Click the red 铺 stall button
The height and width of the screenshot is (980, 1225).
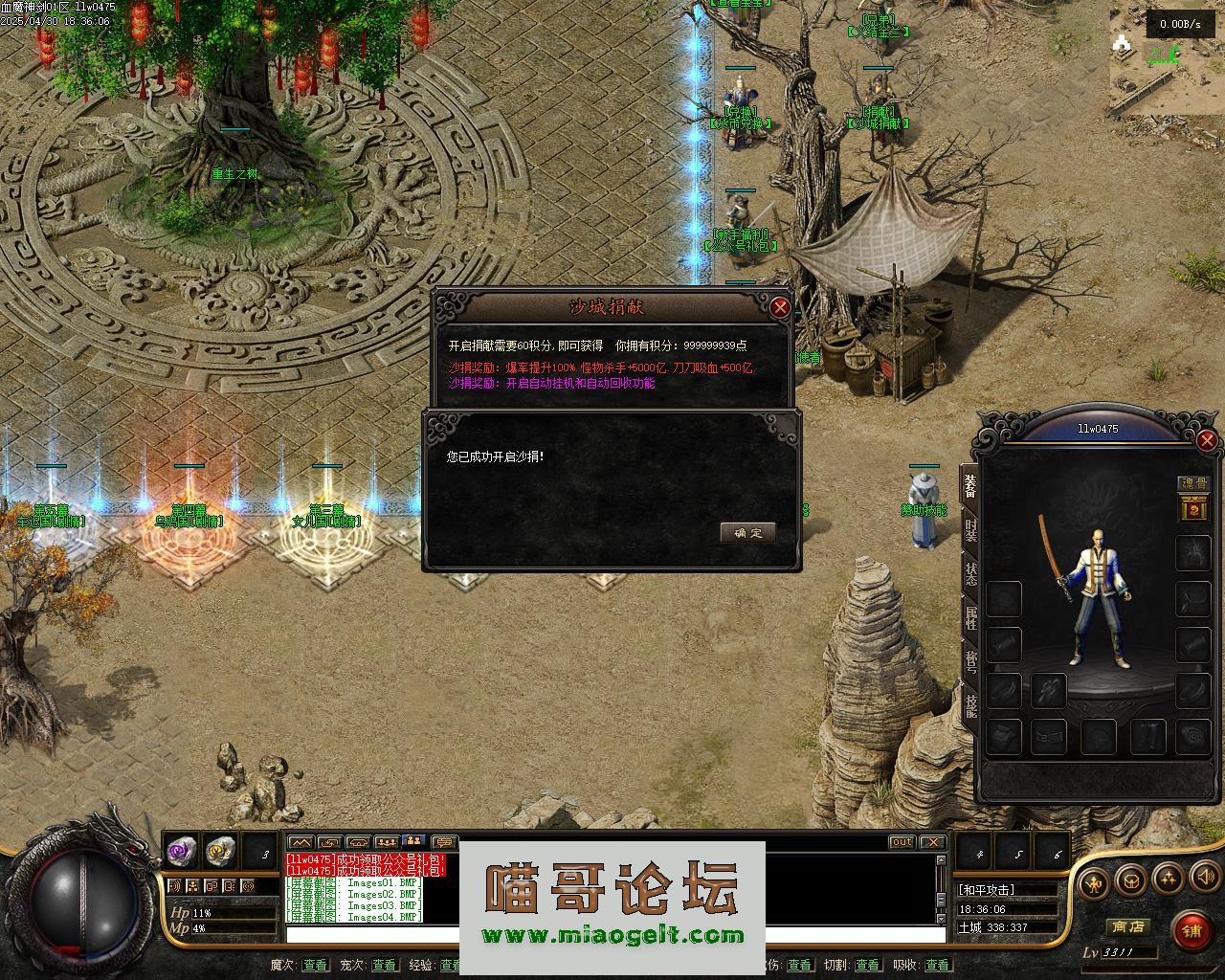click(1192, 930)
